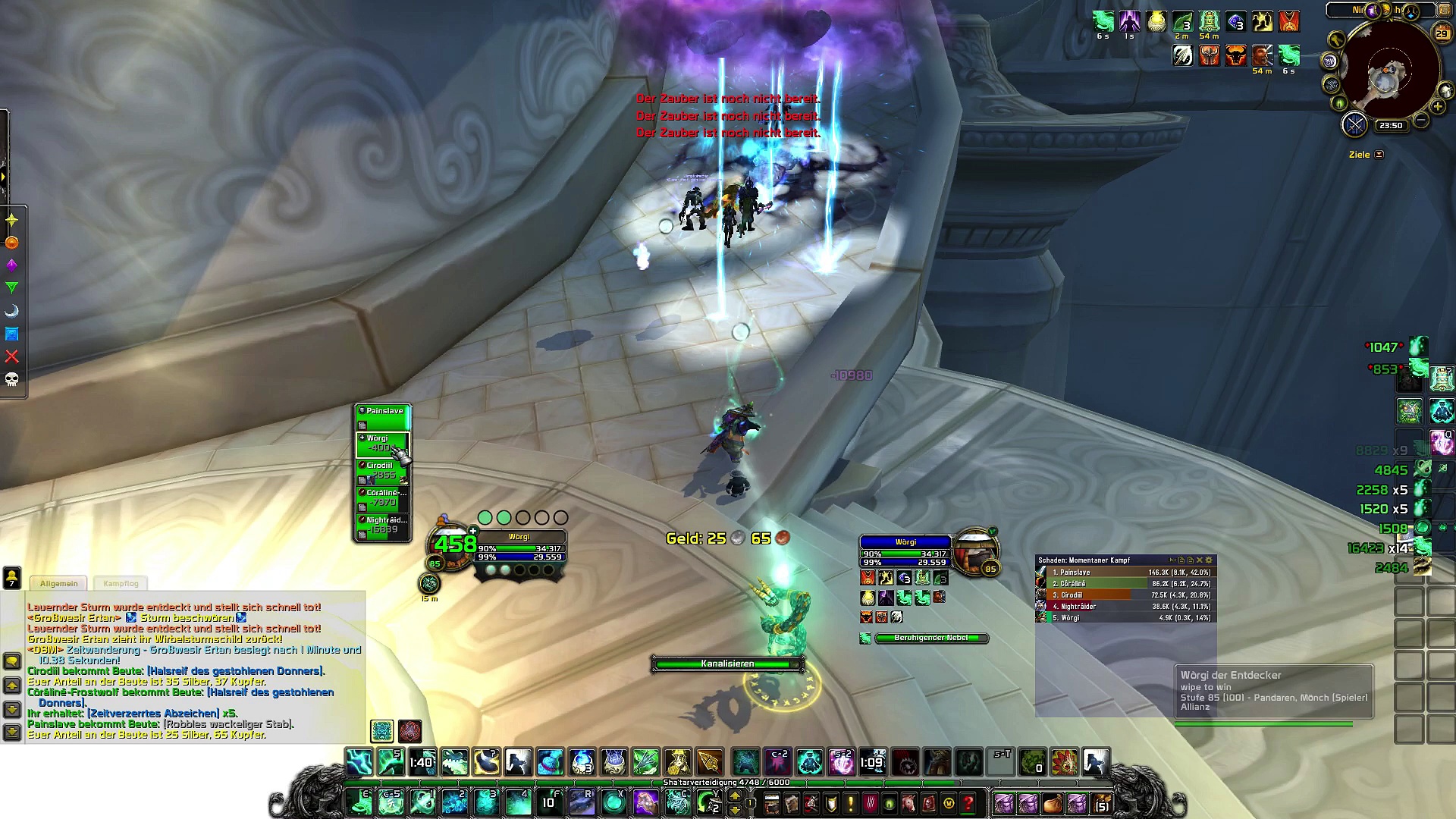Viewport: 1456px width, 819px height.
Task: Place the yellow star raid marker
Action: pyautogui.click(x=12, y=220)
